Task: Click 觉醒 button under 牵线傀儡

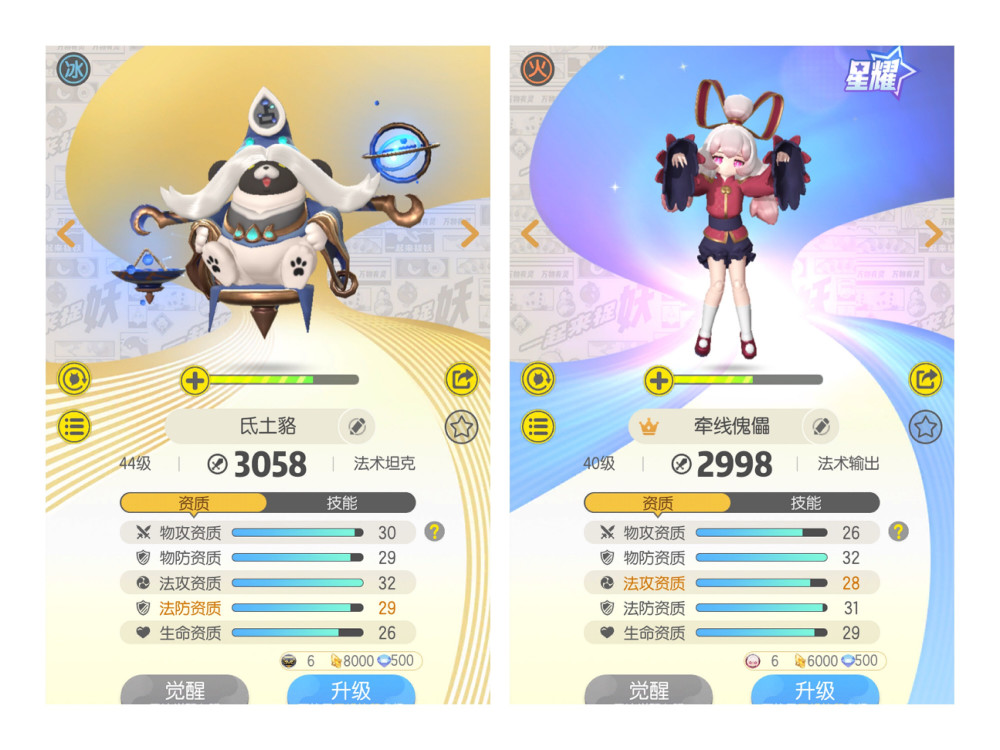Action: click(649, 690)
